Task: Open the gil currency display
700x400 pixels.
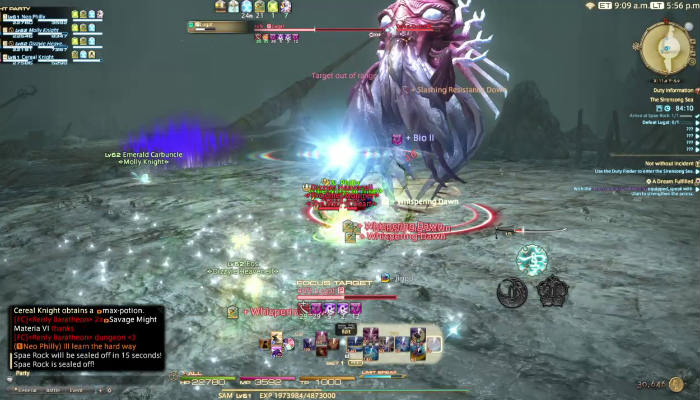Action: [655, 383]
